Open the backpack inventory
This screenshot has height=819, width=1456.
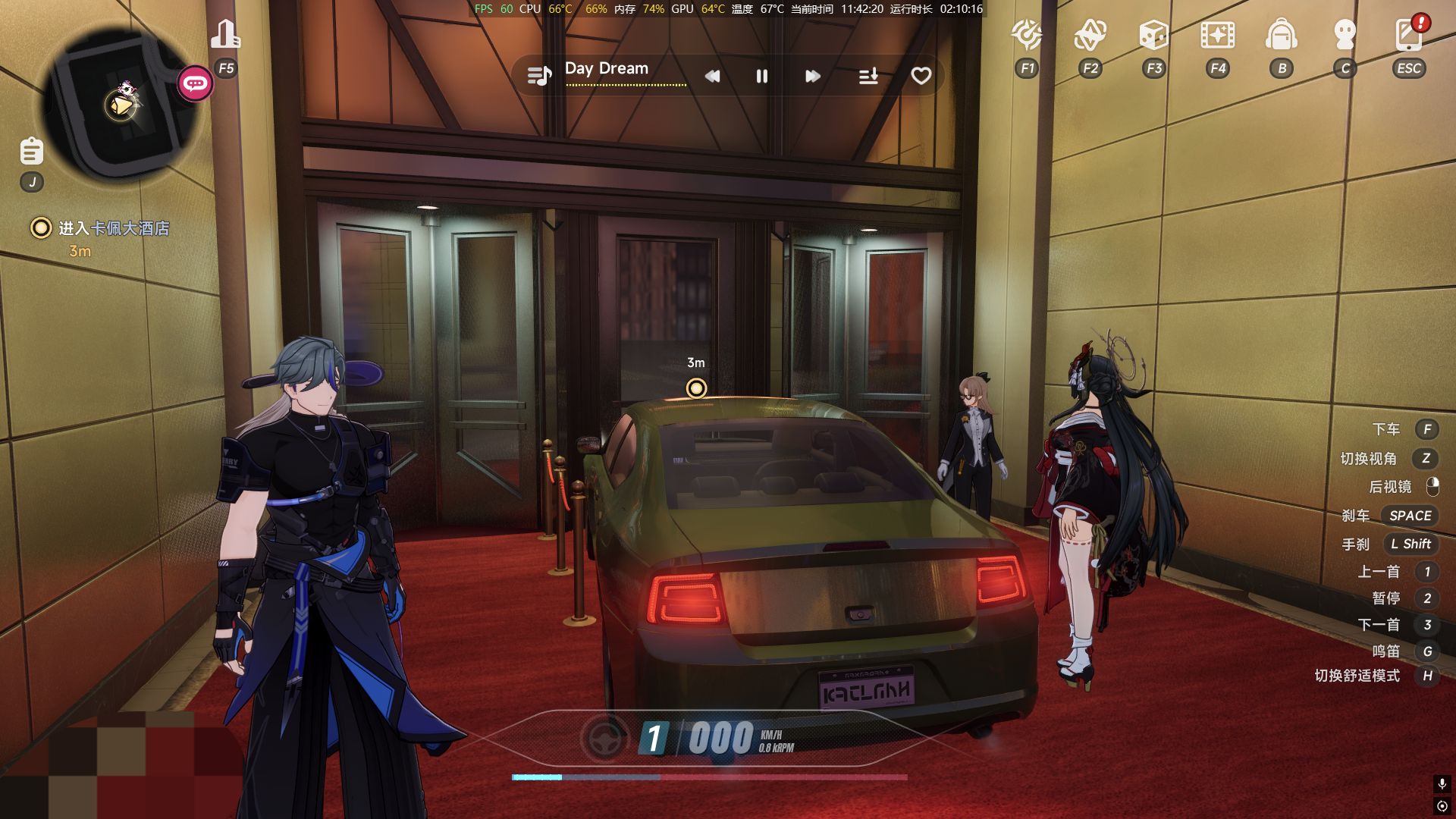click(1282, 35)
